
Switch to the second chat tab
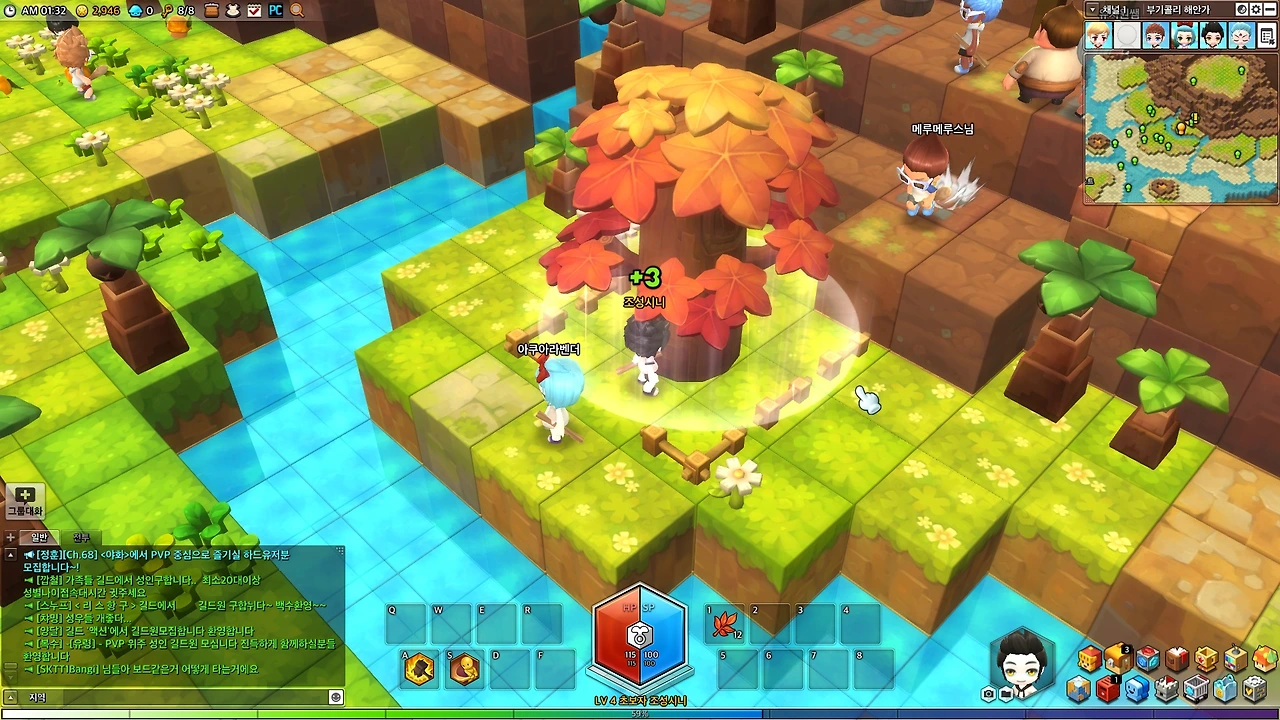pyautogui.click(x=81, y=538)
